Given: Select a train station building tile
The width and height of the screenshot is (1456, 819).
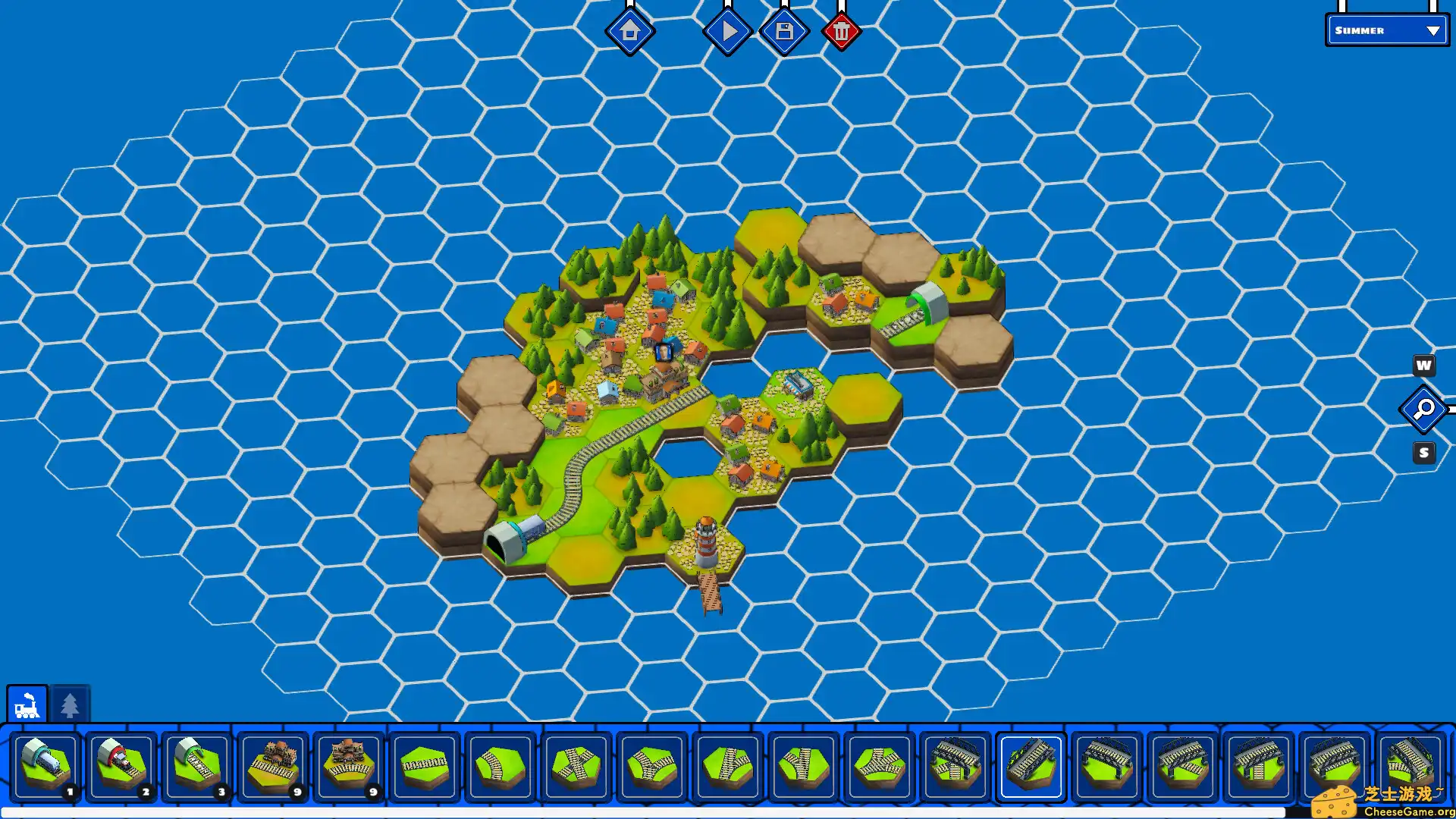Looking at the screenshot, I should point(274,766).
